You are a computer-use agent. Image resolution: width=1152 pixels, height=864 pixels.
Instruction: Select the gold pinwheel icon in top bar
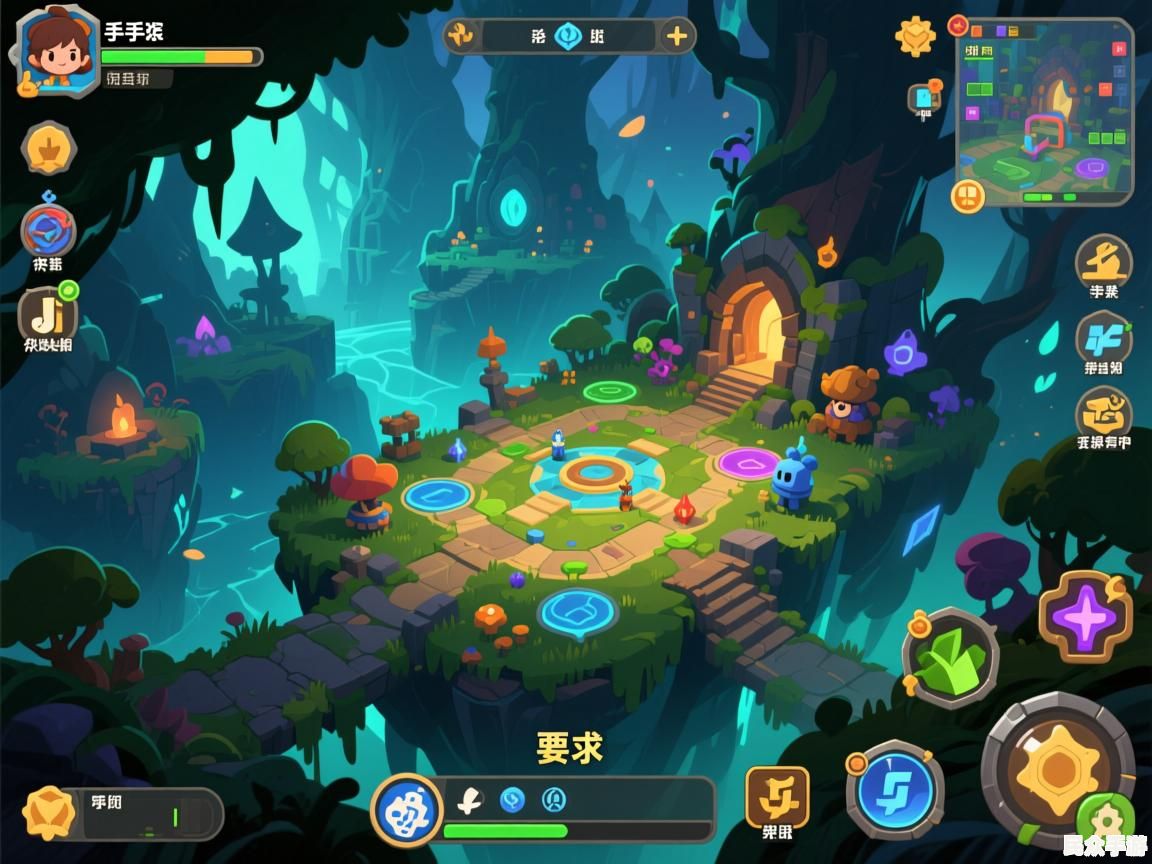click(x=461, y=37)
